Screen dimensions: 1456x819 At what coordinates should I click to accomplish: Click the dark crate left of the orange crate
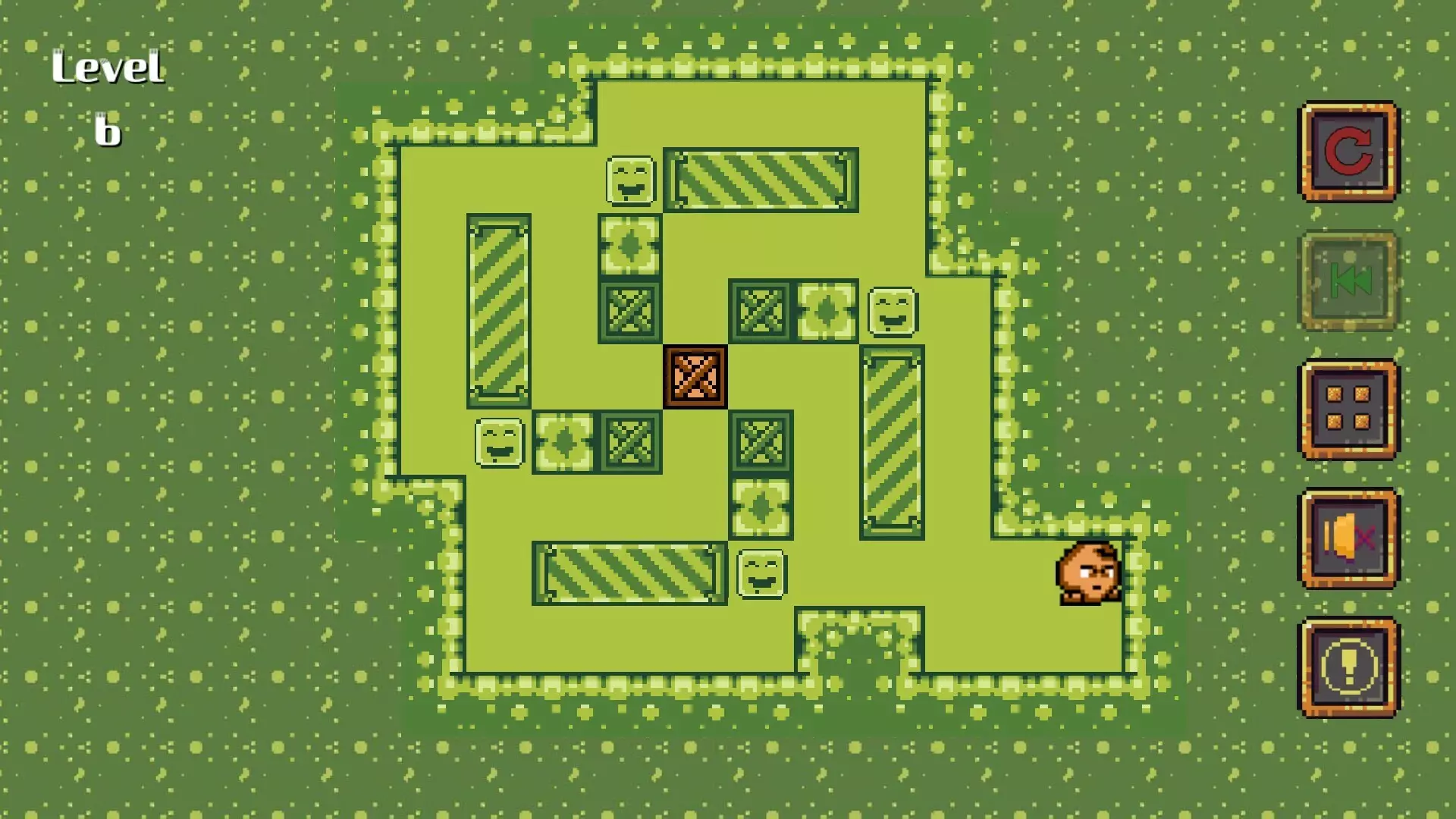pyautogui.click(x=629, y=311)
